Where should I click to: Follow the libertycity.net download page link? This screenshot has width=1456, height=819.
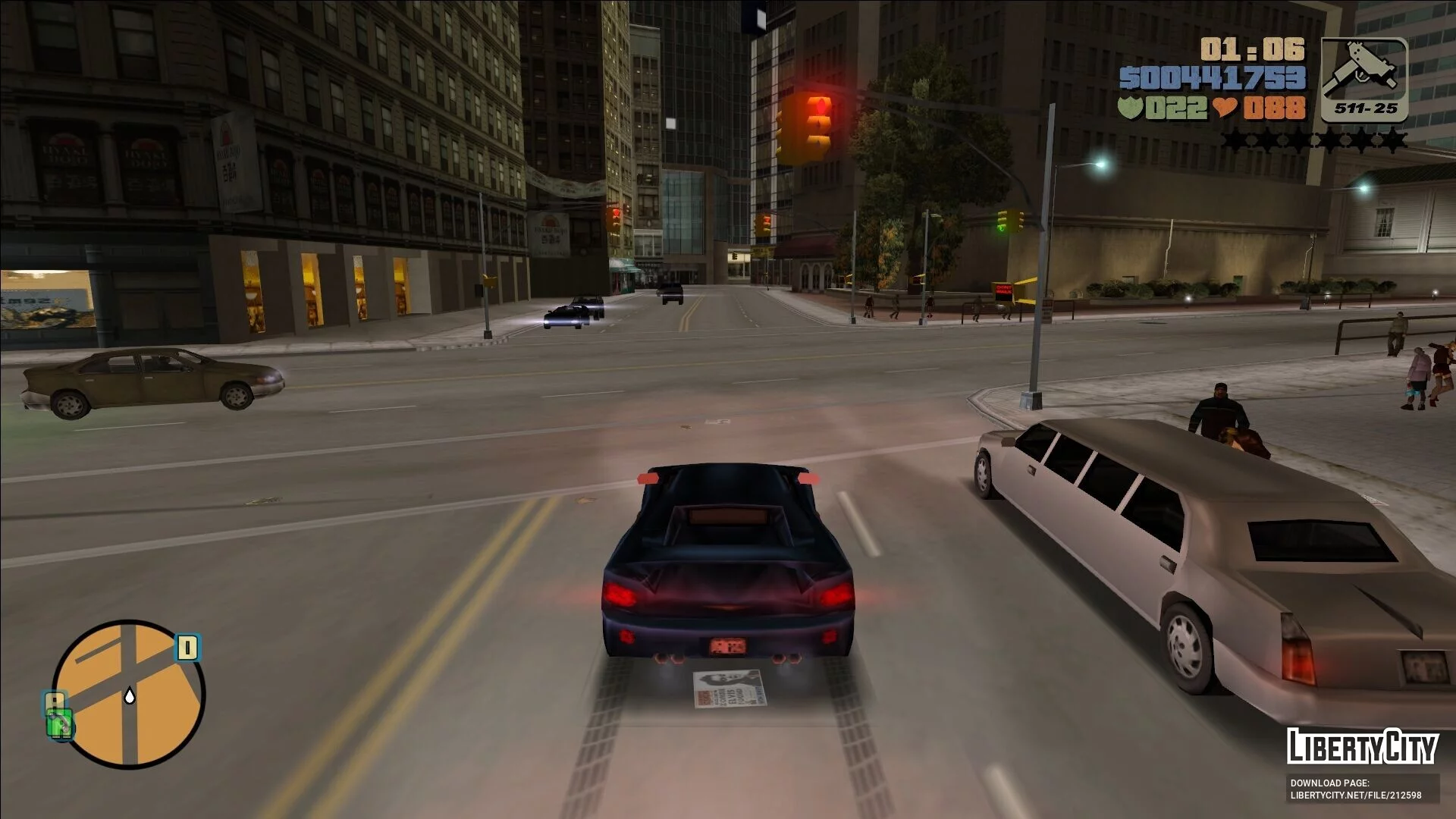click(1356, 795)
